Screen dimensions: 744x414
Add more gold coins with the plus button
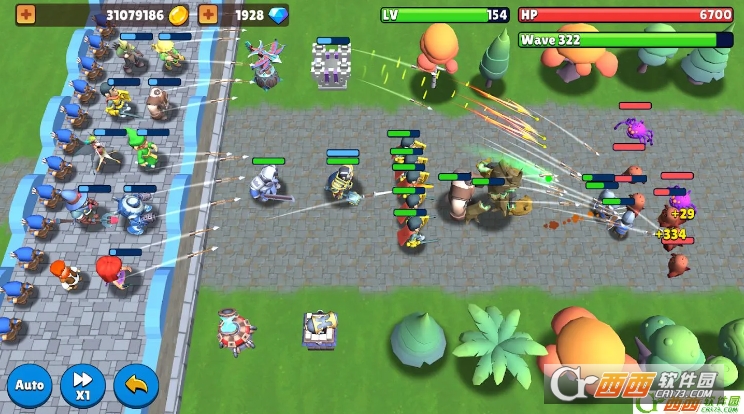tap(24, 15)
